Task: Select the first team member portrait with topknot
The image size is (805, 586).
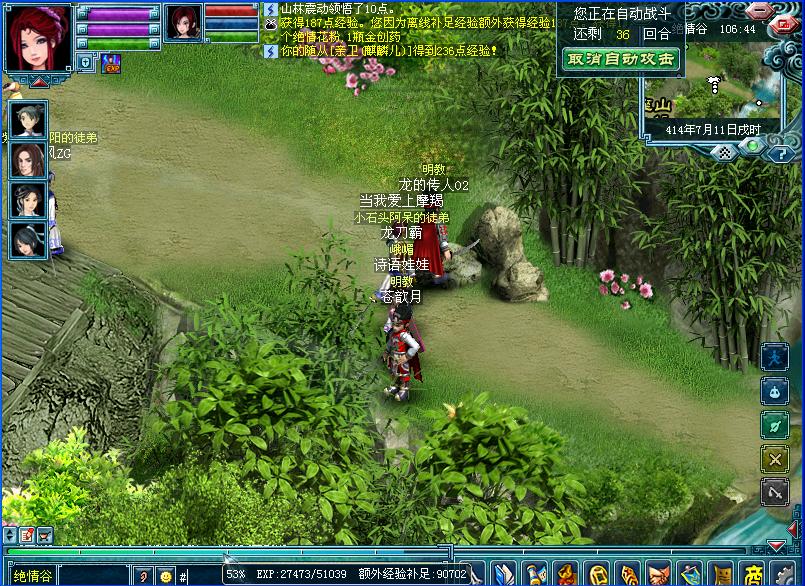Action: click(29, 121)
